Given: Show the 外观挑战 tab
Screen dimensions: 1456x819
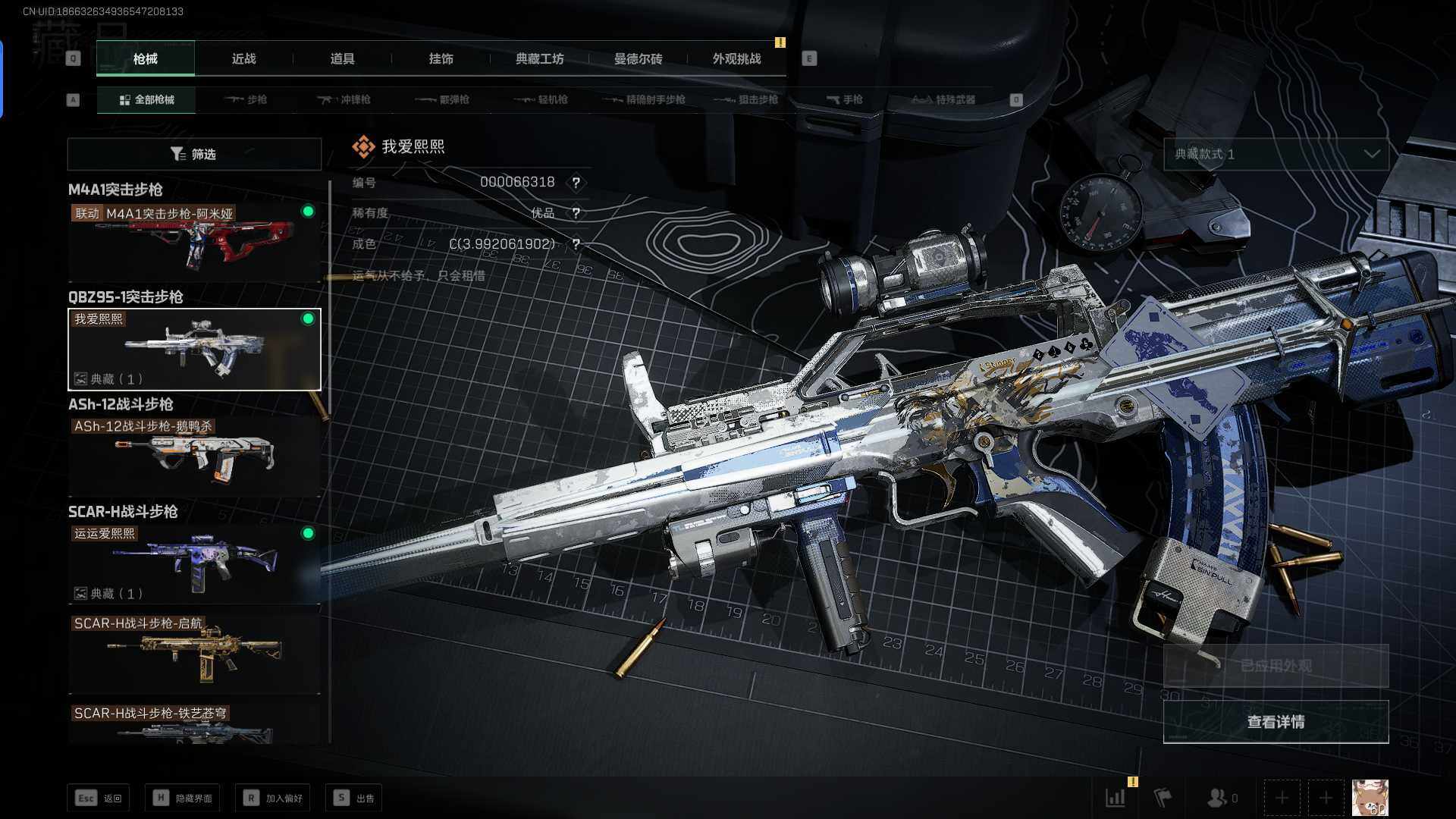Looking at the screenshot, I should click(x=736, y=58).
